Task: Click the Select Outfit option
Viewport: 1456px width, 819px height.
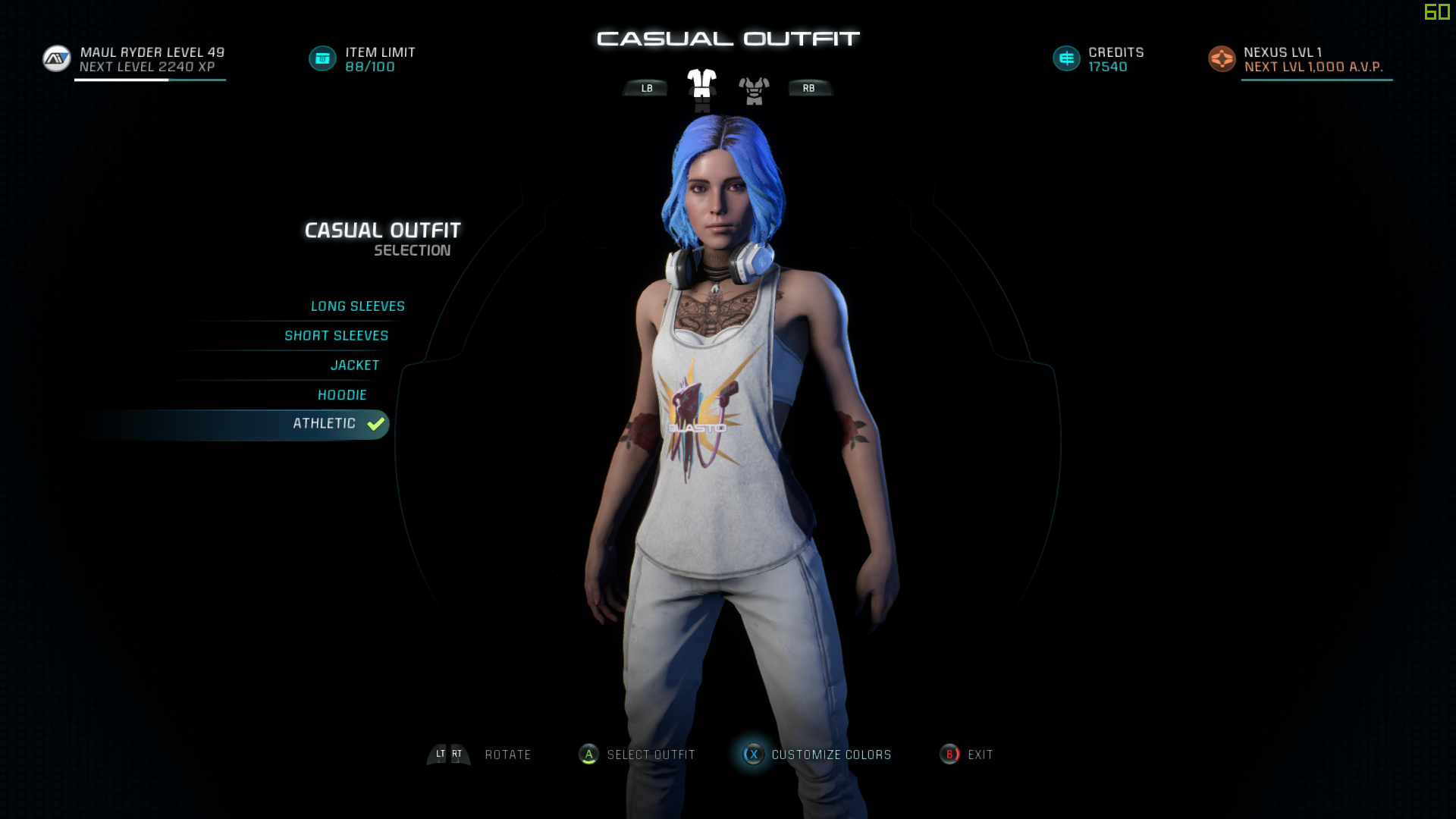Action: (x=650, y=755)
